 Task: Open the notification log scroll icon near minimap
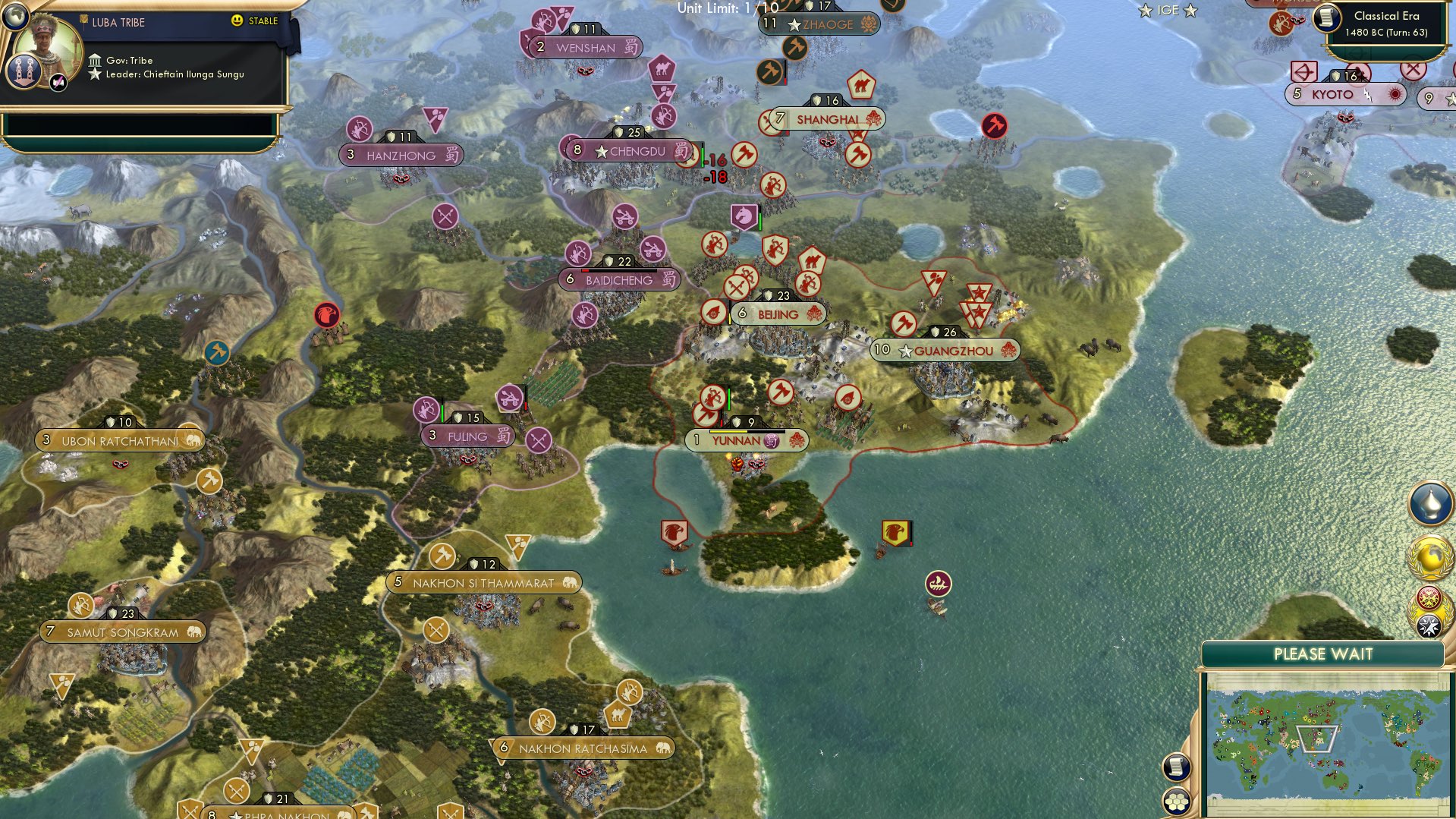(x=1176, y=765)
